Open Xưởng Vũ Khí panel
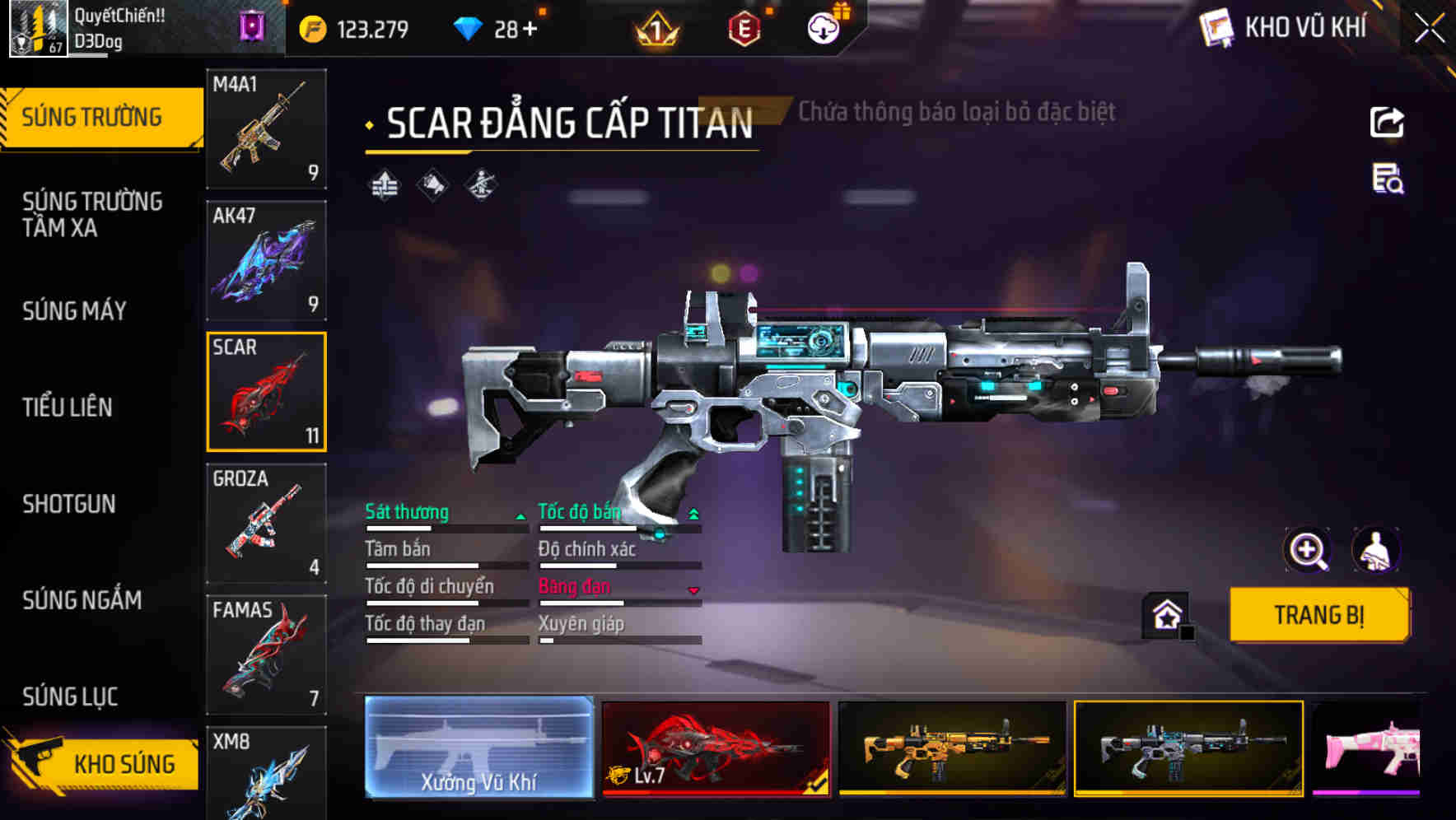 click(478, 749)
